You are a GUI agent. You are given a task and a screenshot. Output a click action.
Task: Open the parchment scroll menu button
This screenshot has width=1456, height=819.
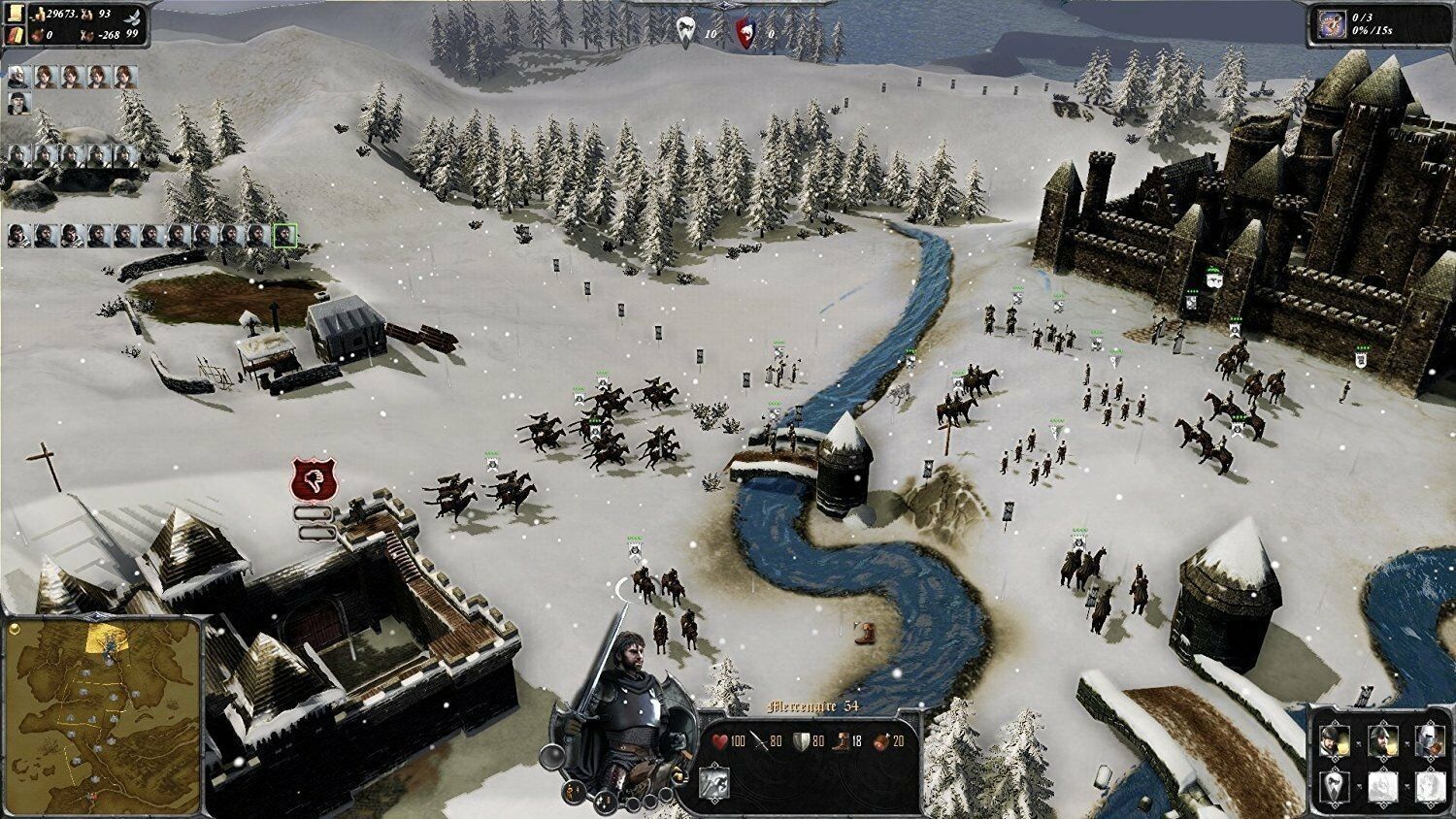(x=15, y=15)
